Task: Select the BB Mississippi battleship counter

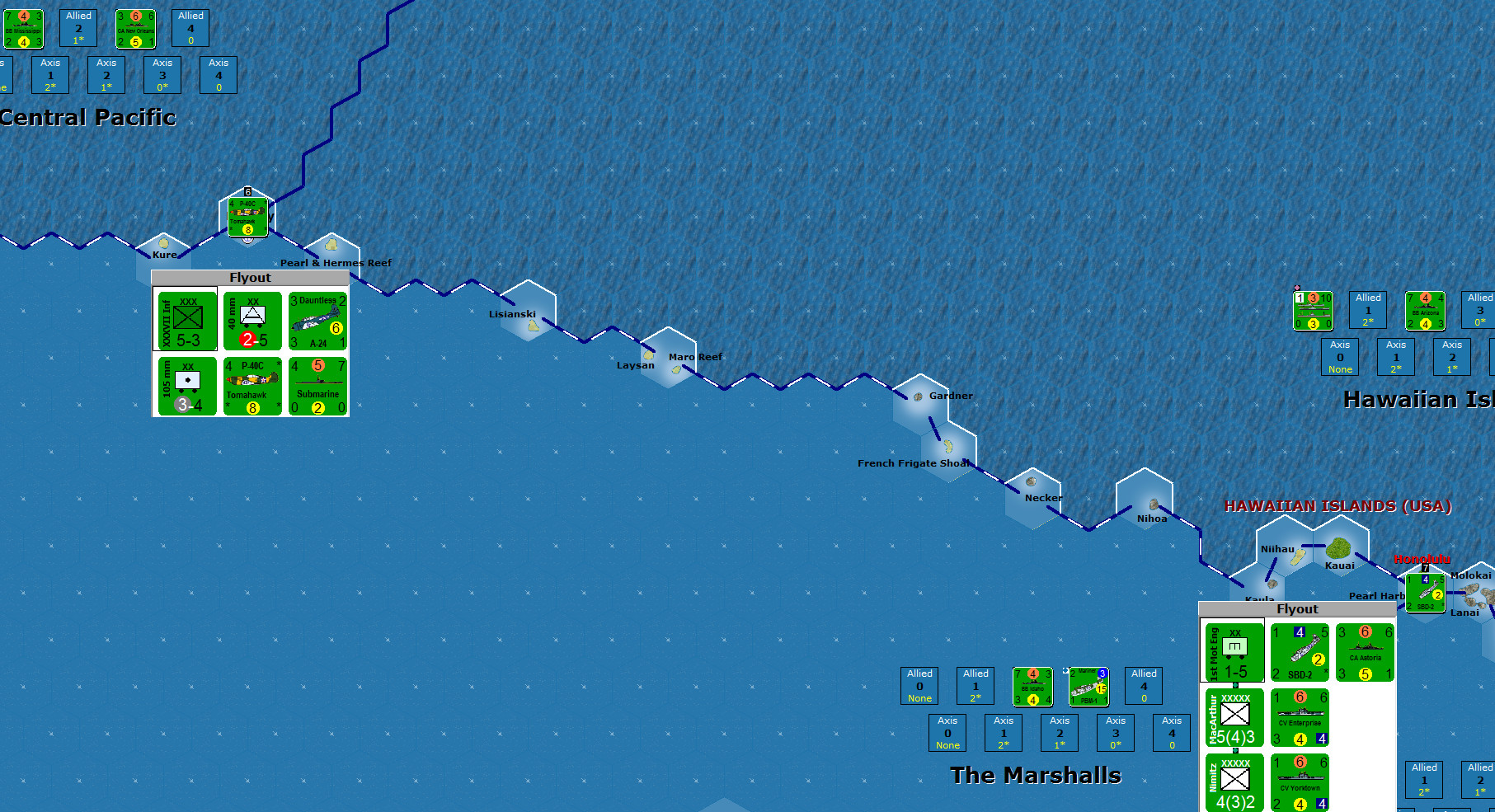Action: click(25, 28)
